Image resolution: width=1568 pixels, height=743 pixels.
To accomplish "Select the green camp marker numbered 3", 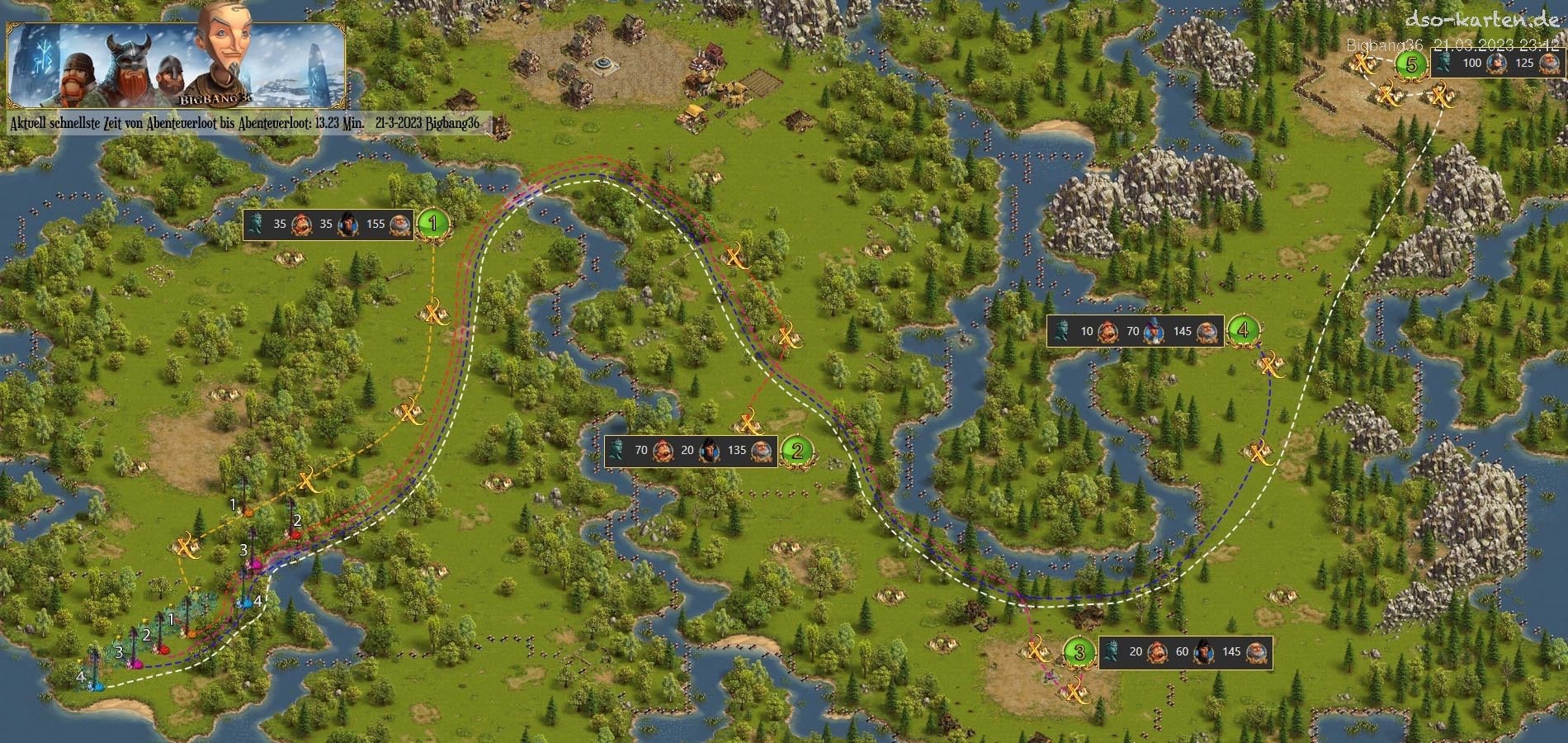I will 1079,652.
